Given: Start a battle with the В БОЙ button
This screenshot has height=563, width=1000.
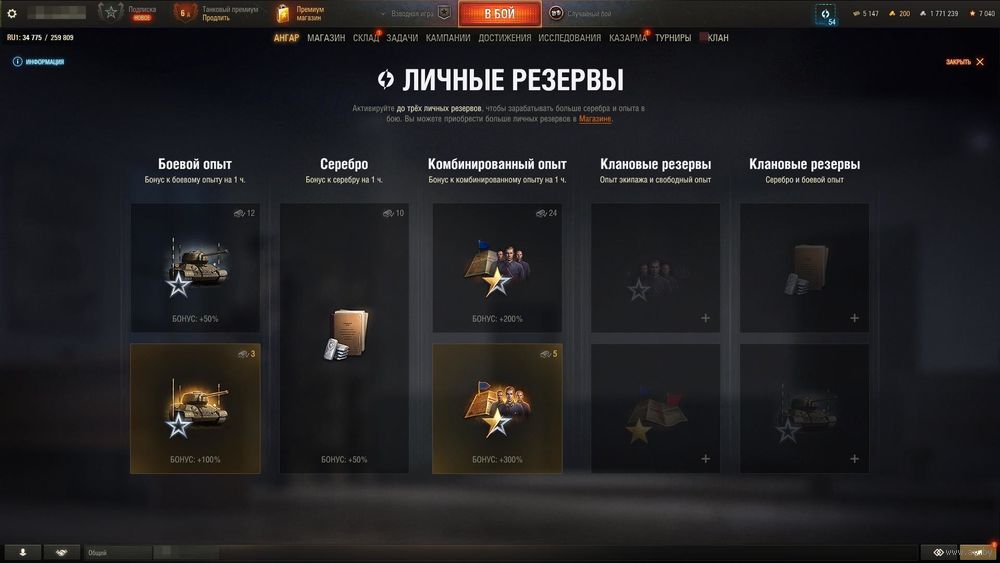Looking at the screenshot, I should pos(499,14).
